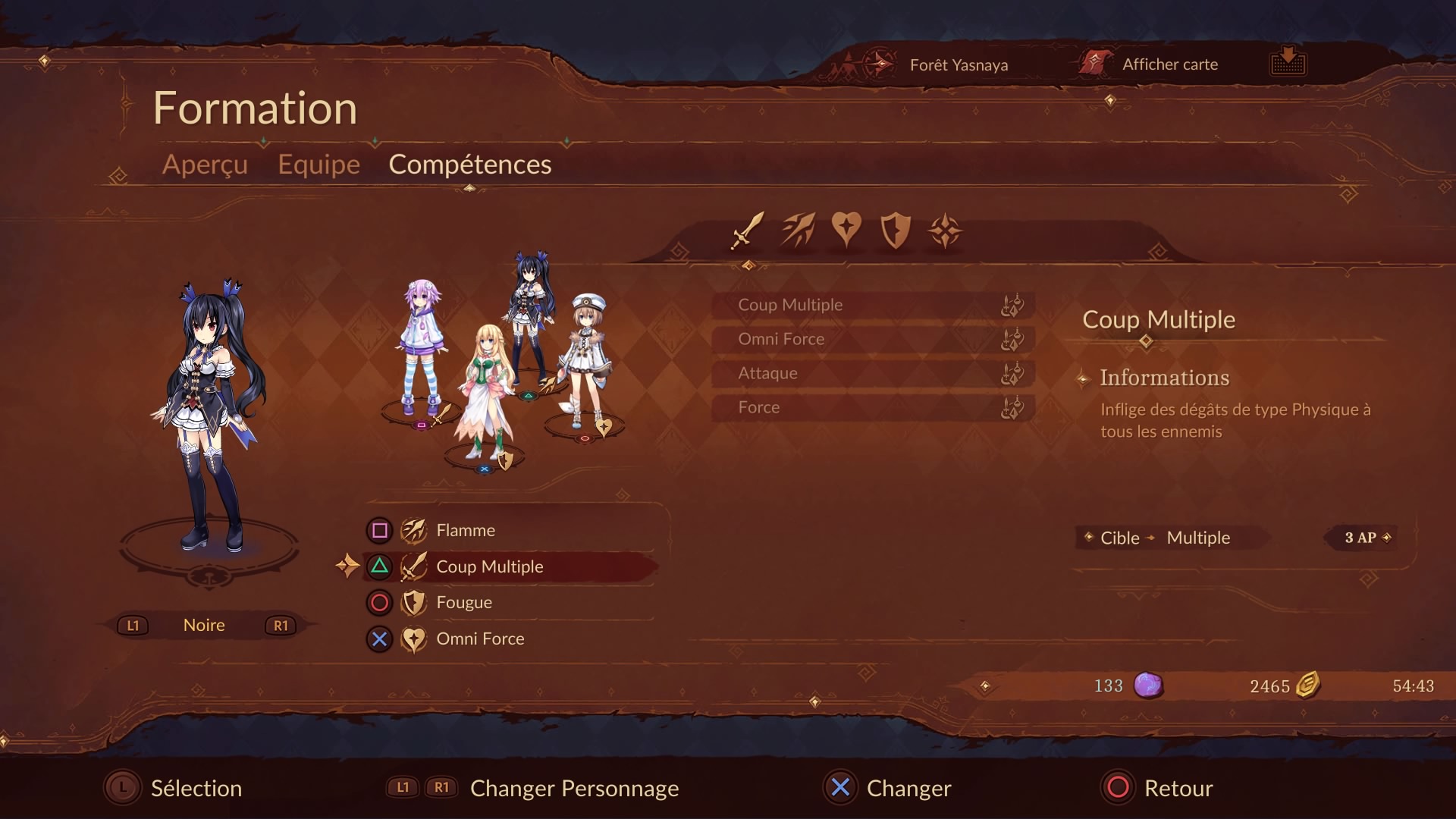This screenshot has width=1456, height=819.
Task: Select the Noire character name selector
Action: tap(204, 626)
